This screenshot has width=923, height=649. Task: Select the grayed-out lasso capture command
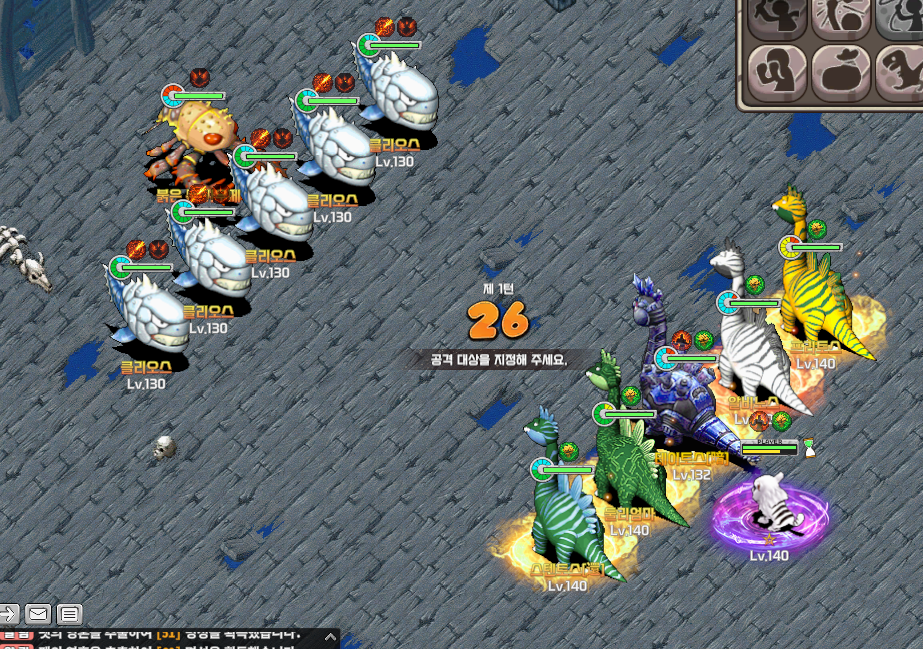(x=899, y=17)
